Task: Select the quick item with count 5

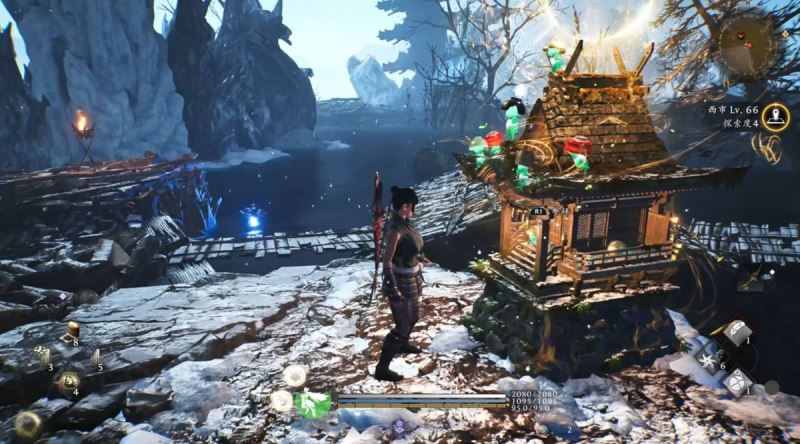Action: tap(96, 356)
